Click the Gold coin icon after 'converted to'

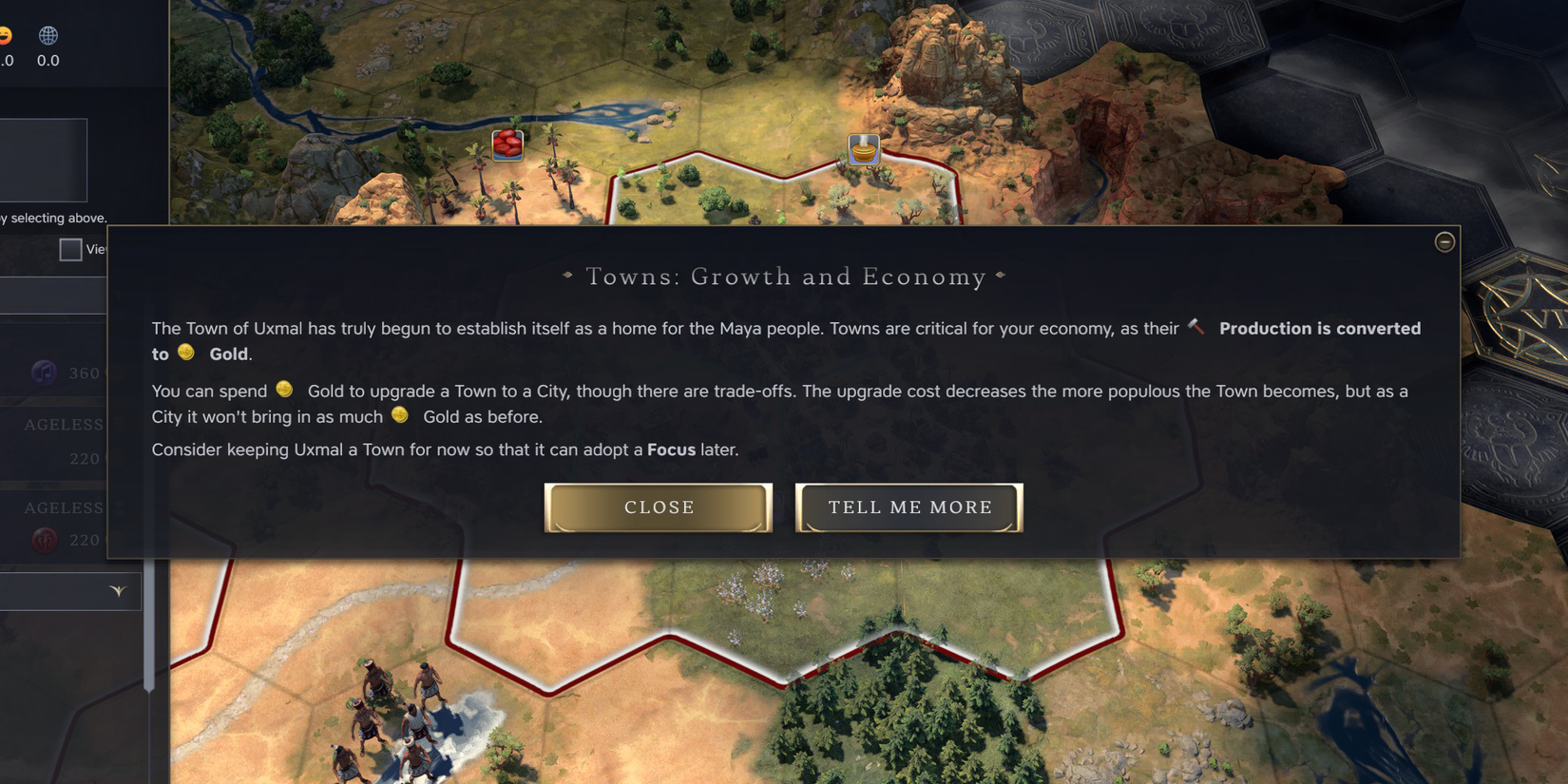click(186, 354)
